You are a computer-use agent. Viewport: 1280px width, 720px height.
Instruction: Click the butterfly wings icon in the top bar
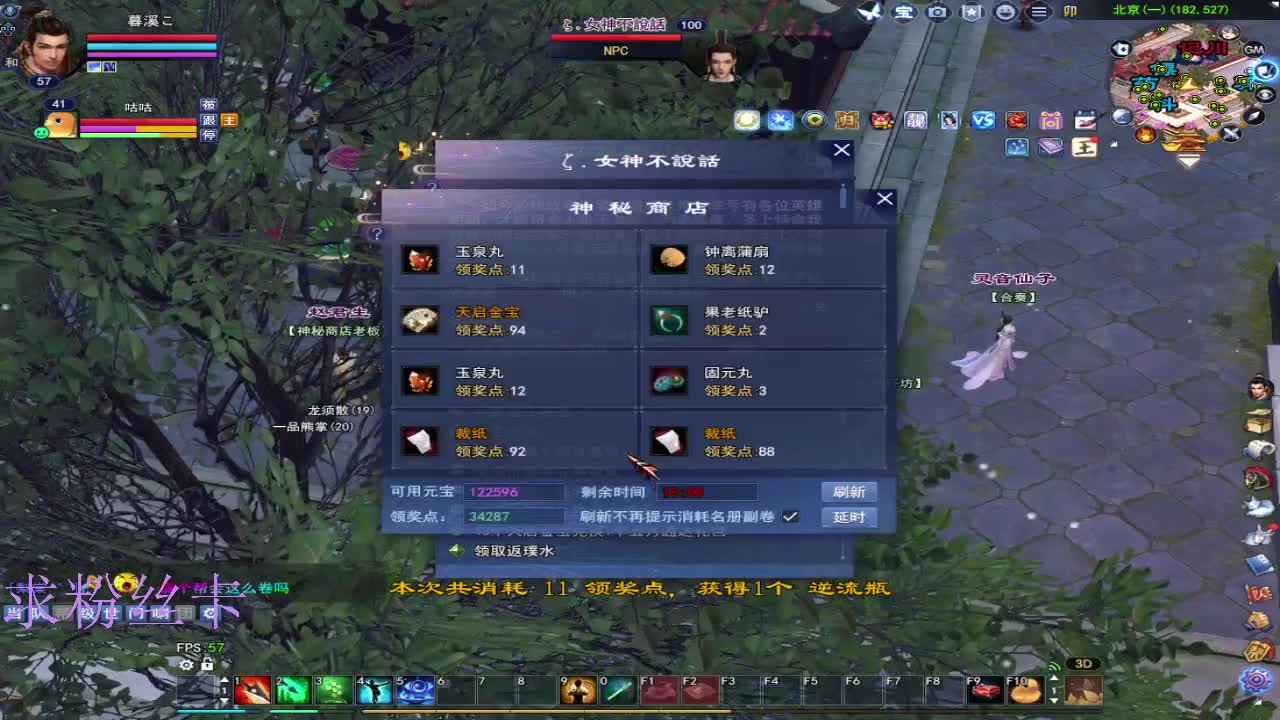[x=868, y=13]
